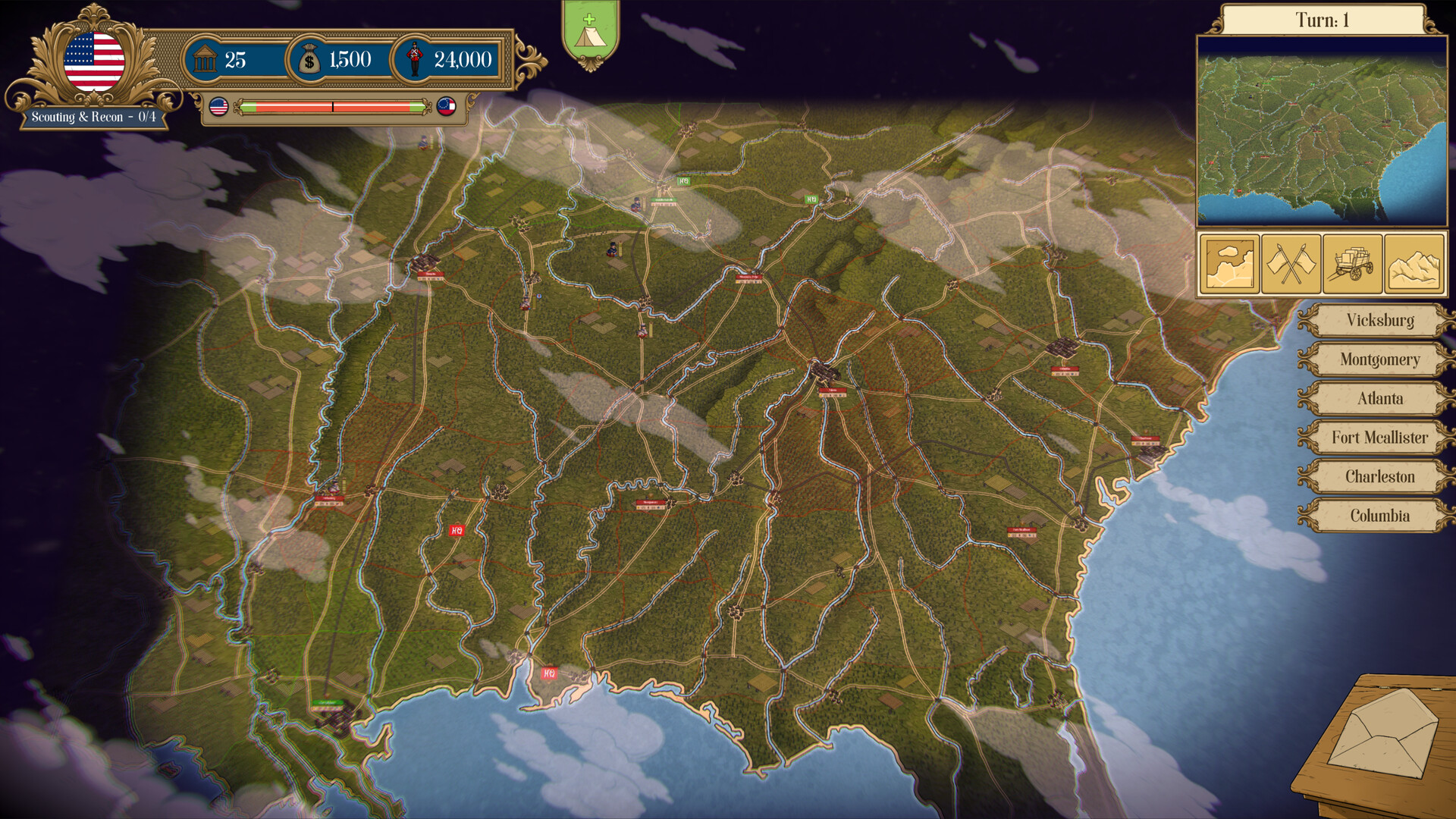Click the money bag resource icon
1456x819 pixels.
[x=309, y=59]
